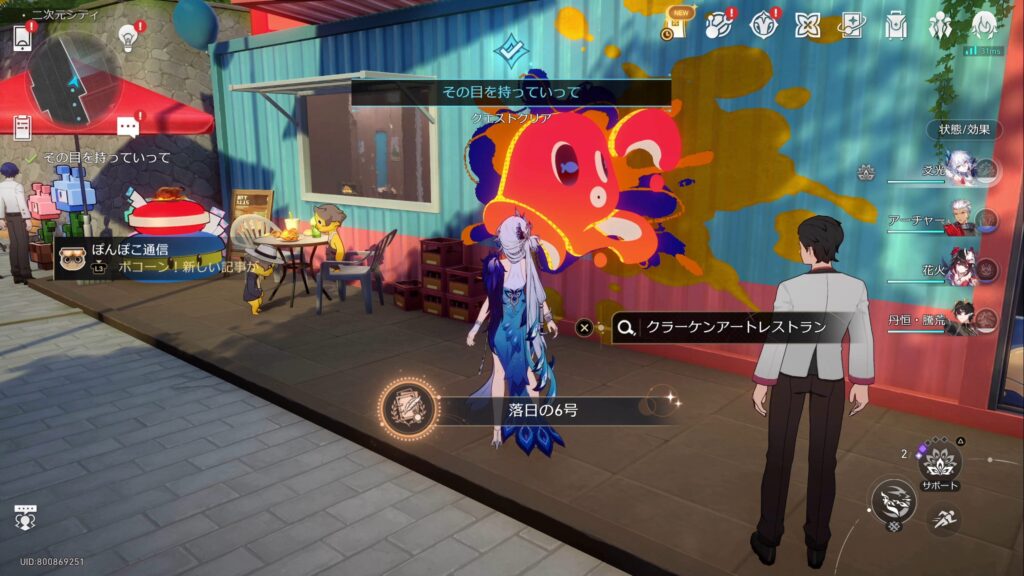Open the four-petal flower icon

(x=808, y=25)
